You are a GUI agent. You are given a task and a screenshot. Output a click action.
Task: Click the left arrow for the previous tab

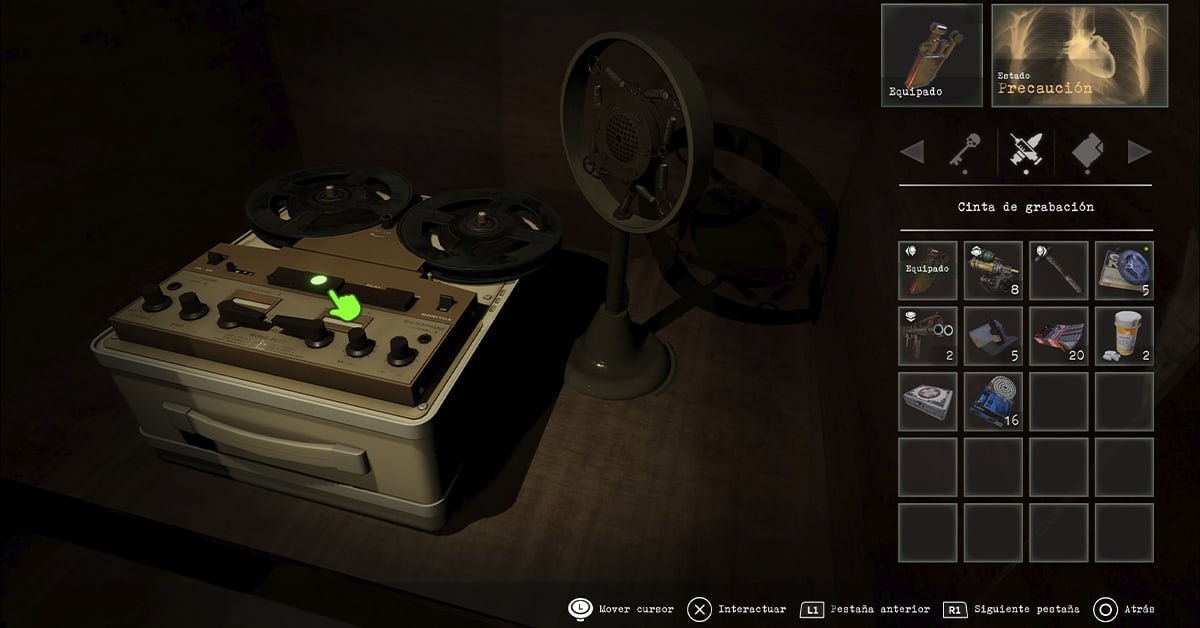(912, 152)
